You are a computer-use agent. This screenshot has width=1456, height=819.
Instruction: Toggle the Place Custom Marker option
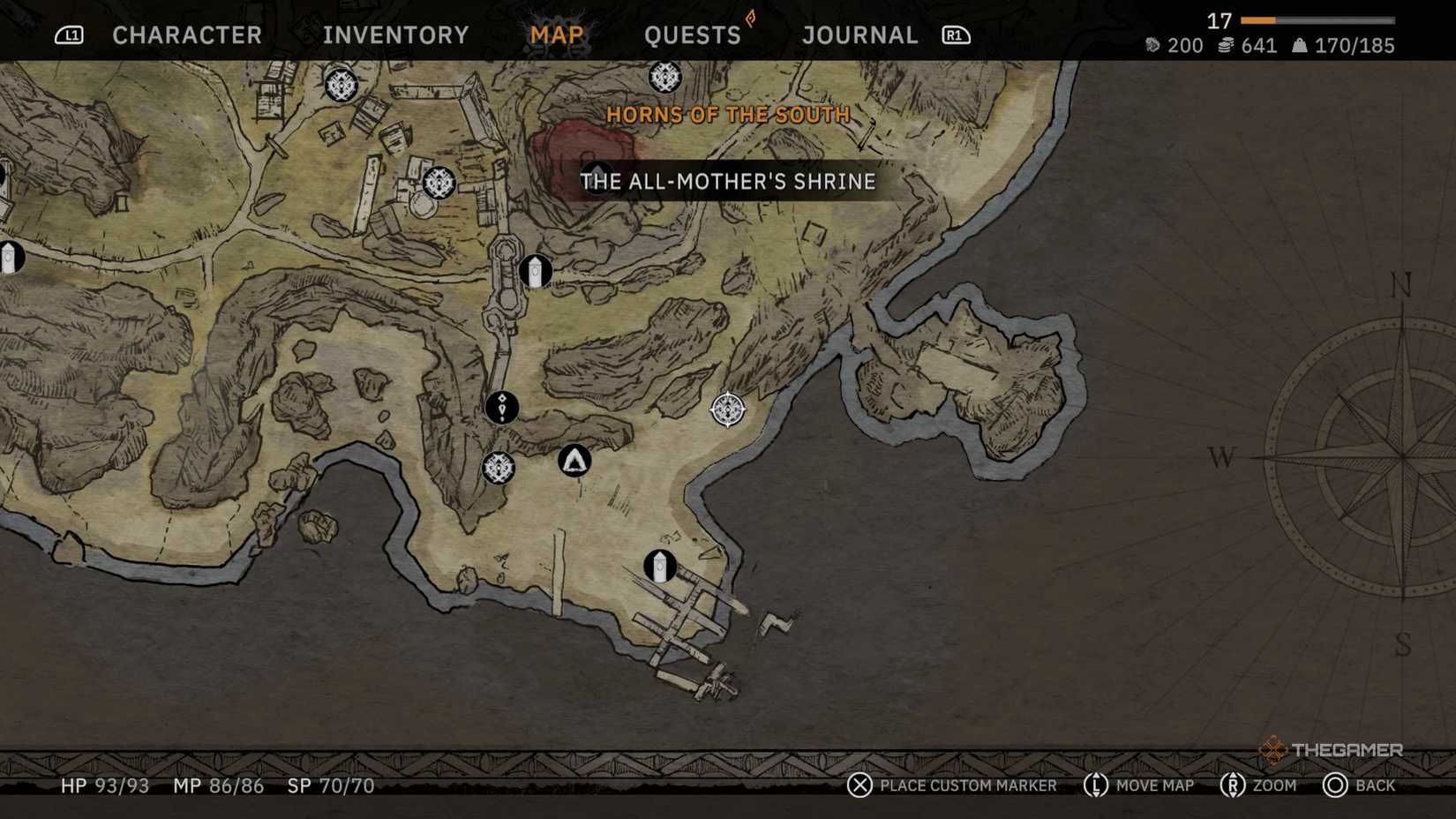tap(952, 785)
